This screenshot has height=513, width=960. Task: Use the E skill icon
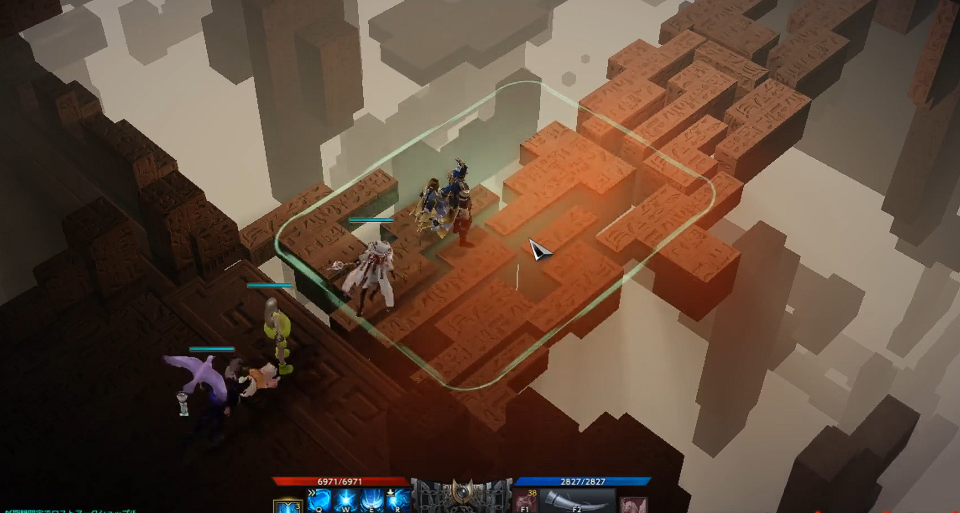pyautogui.click(x=373, y=501)
